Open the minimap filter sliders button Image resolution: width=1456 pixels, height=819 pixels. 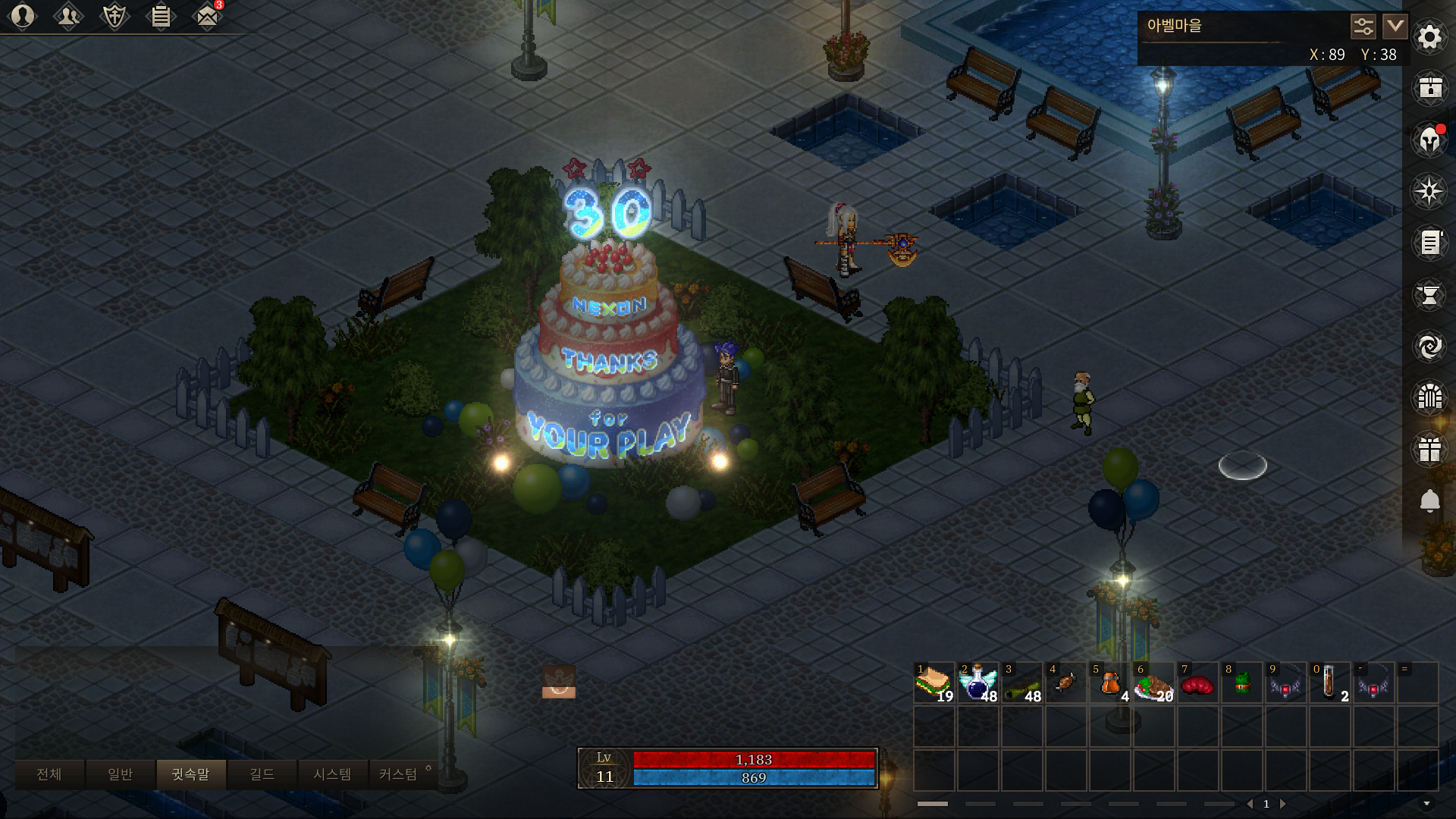coord(1363,27)
